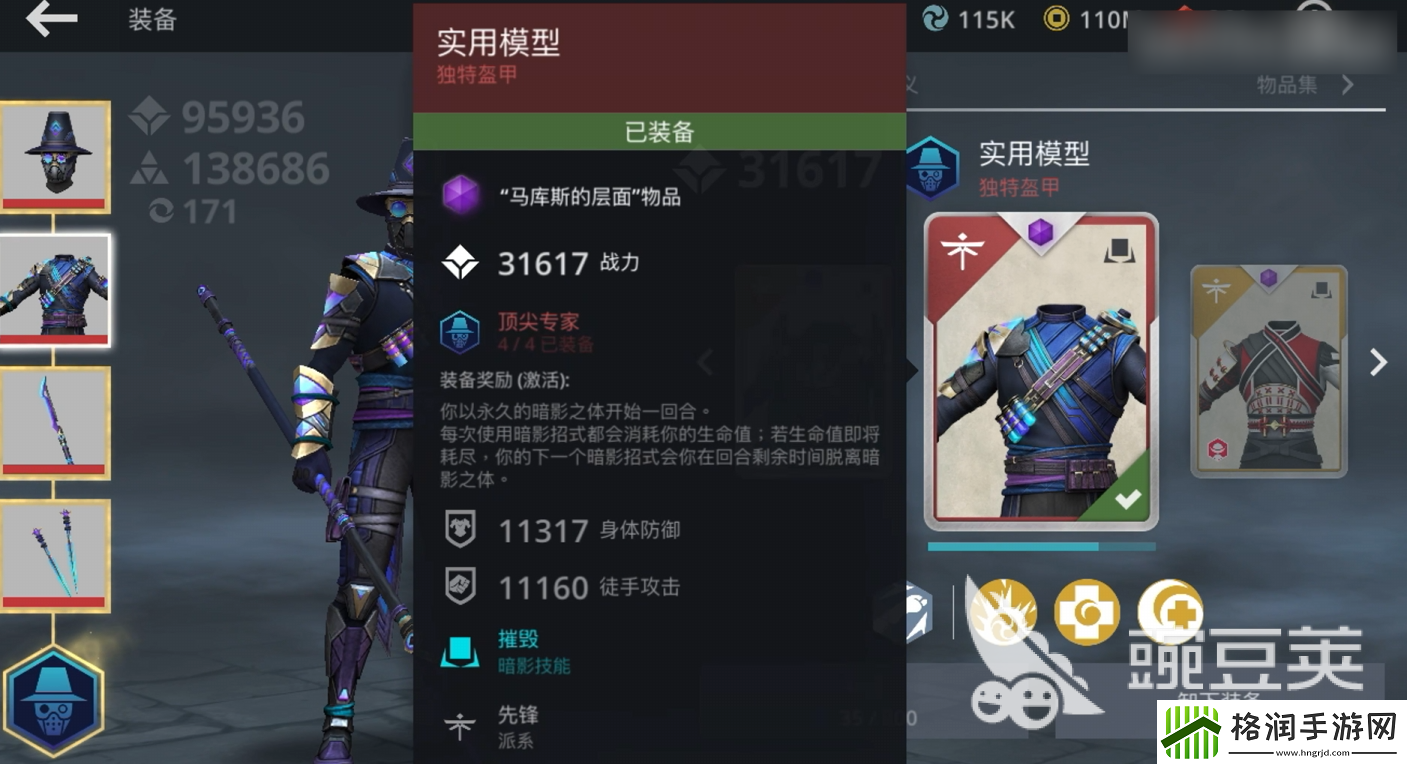The width and height of the screenshot is (1407, 764).
Task: Click the unarmed attack icon beside 11160
Action: click(x=458, y=588)
